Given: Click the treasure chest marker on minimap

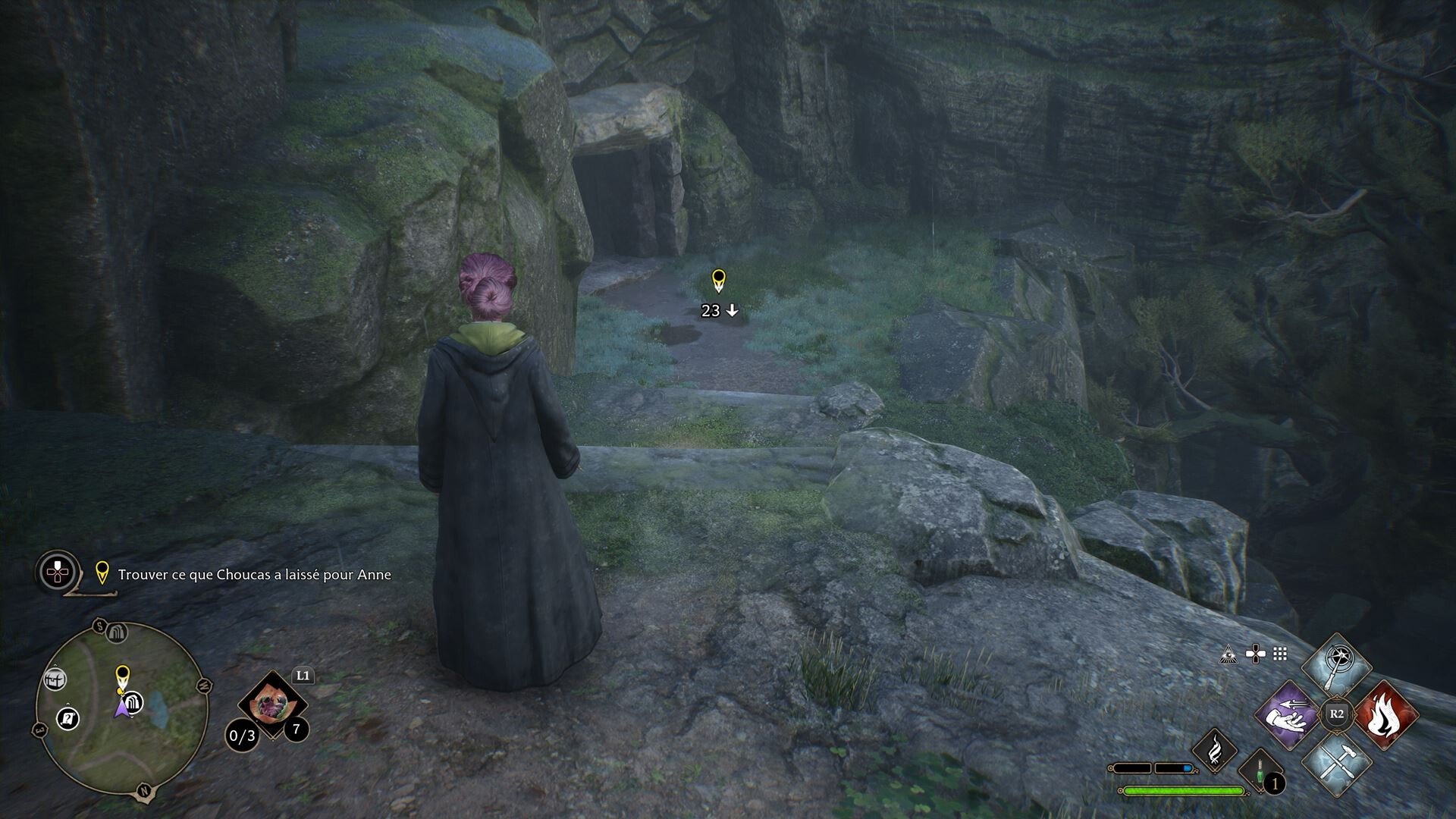Looking at the screenshot, I should 55,679.
